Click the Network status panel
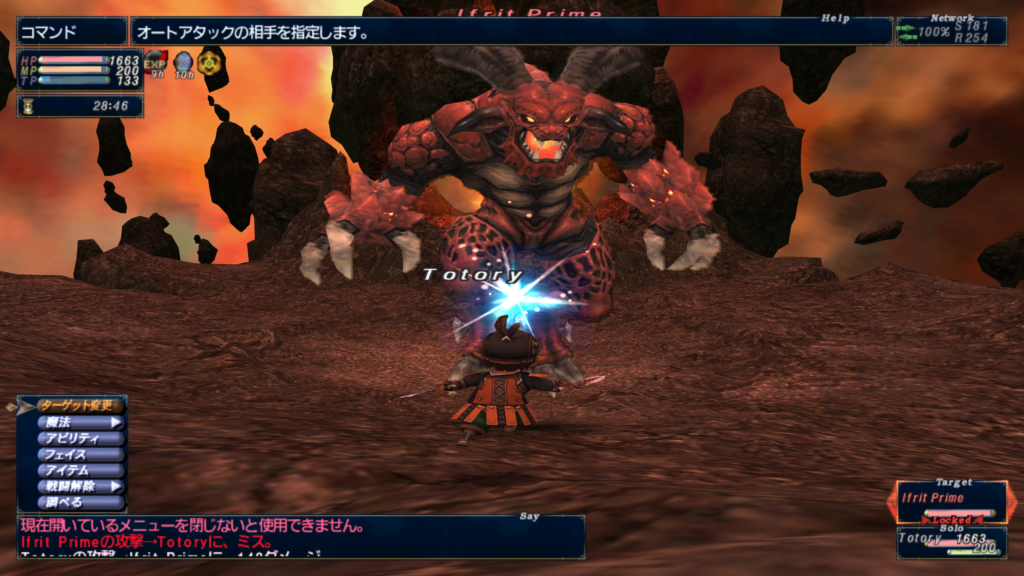1024x576 pixels. (x=950, y=31)
